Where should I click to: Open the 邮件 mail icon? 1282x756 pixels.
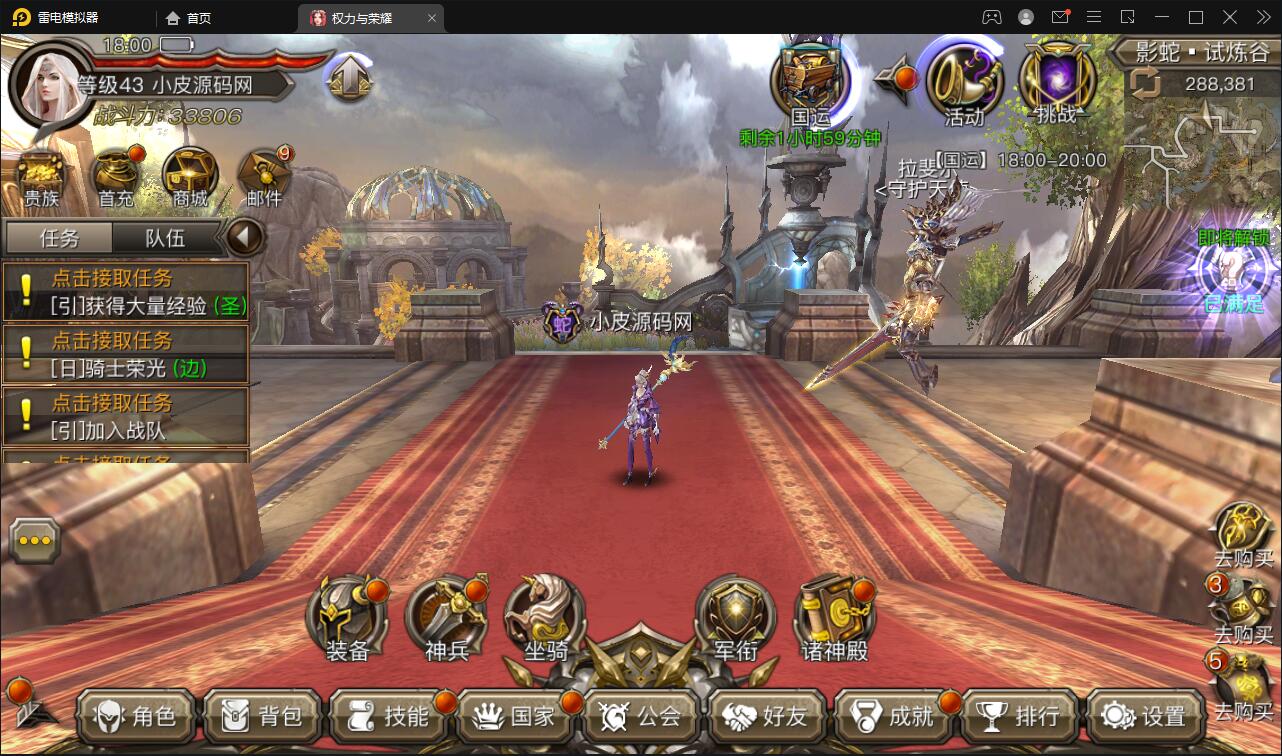pyautogui.click(x=264, y=177)
